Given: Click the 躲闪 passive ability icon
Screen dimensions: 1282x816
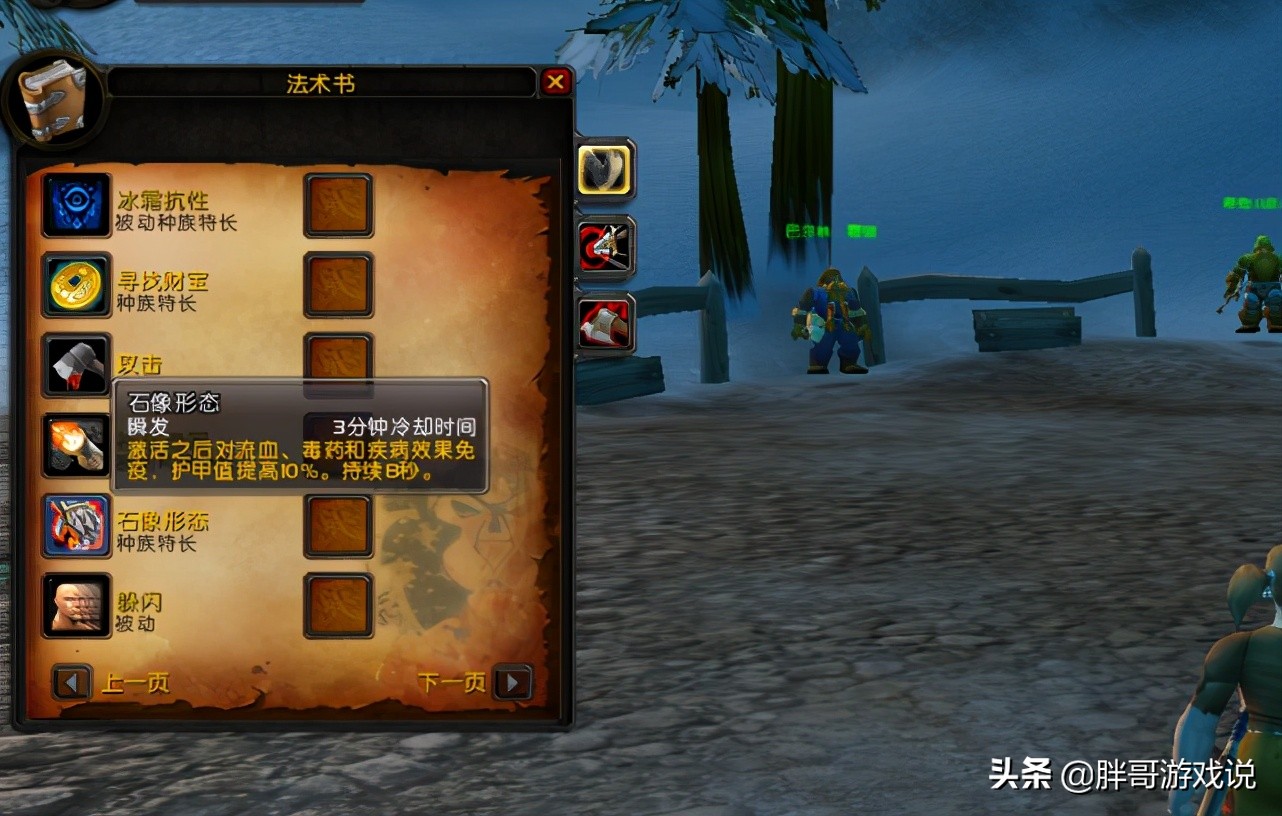Looking at the screenshot, I should 77,606.
